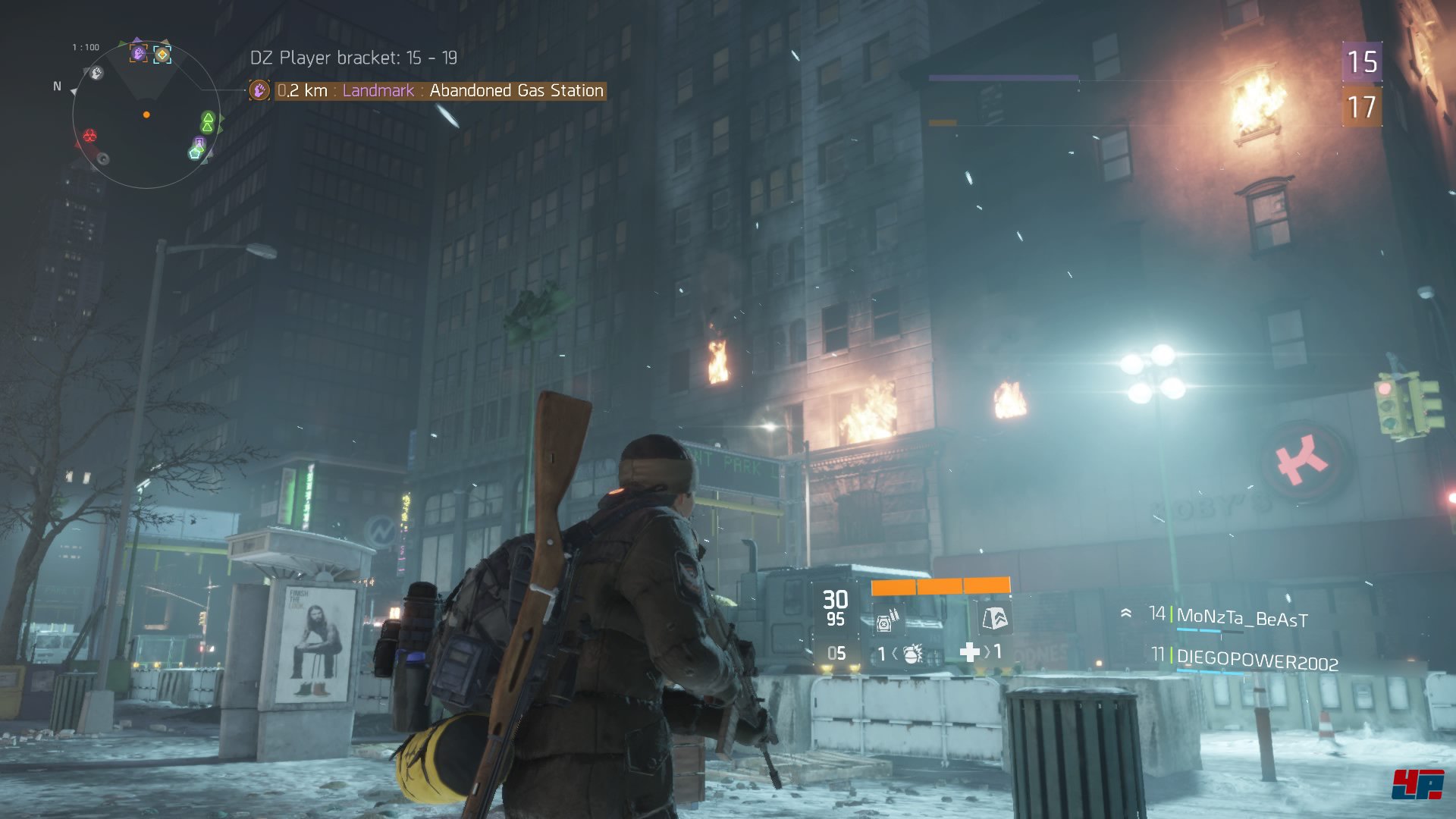Click the white fist marker on minimap
Viewport: 1456px width, 819px height.
click(96, 73)
